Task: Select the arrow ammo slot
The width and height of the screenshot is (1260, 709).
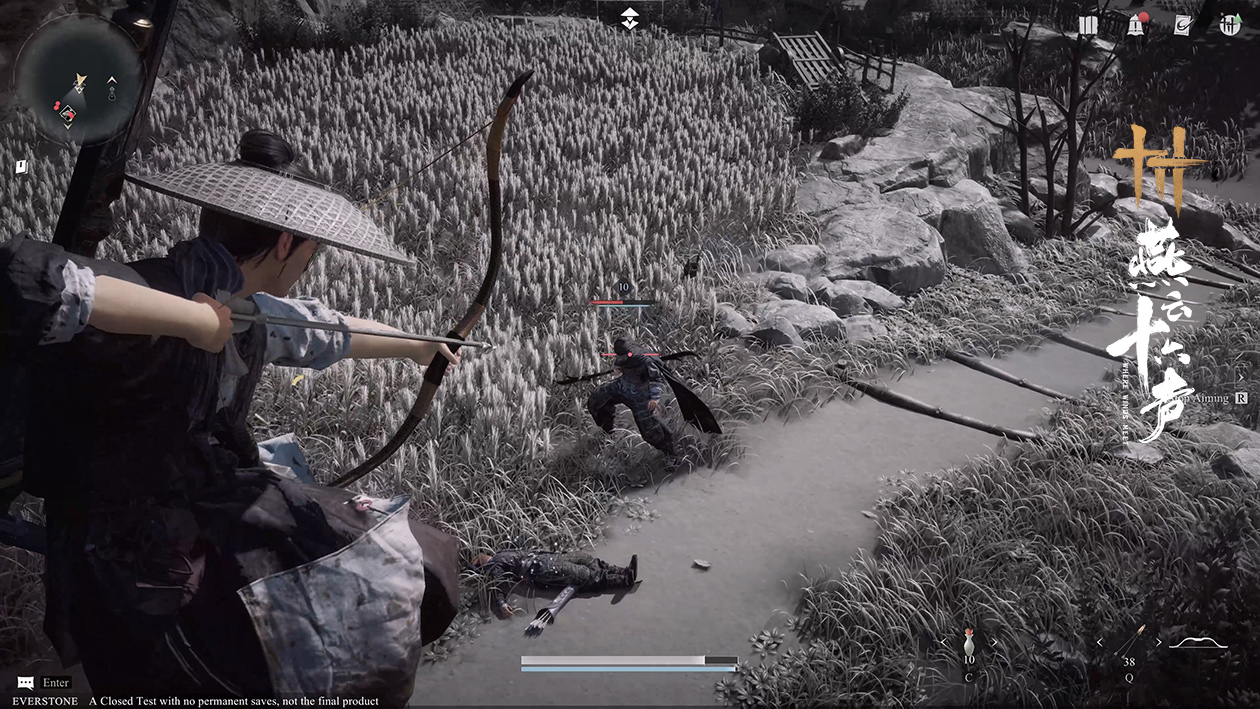Action: pyautogui.click(x=1131, y=639)
